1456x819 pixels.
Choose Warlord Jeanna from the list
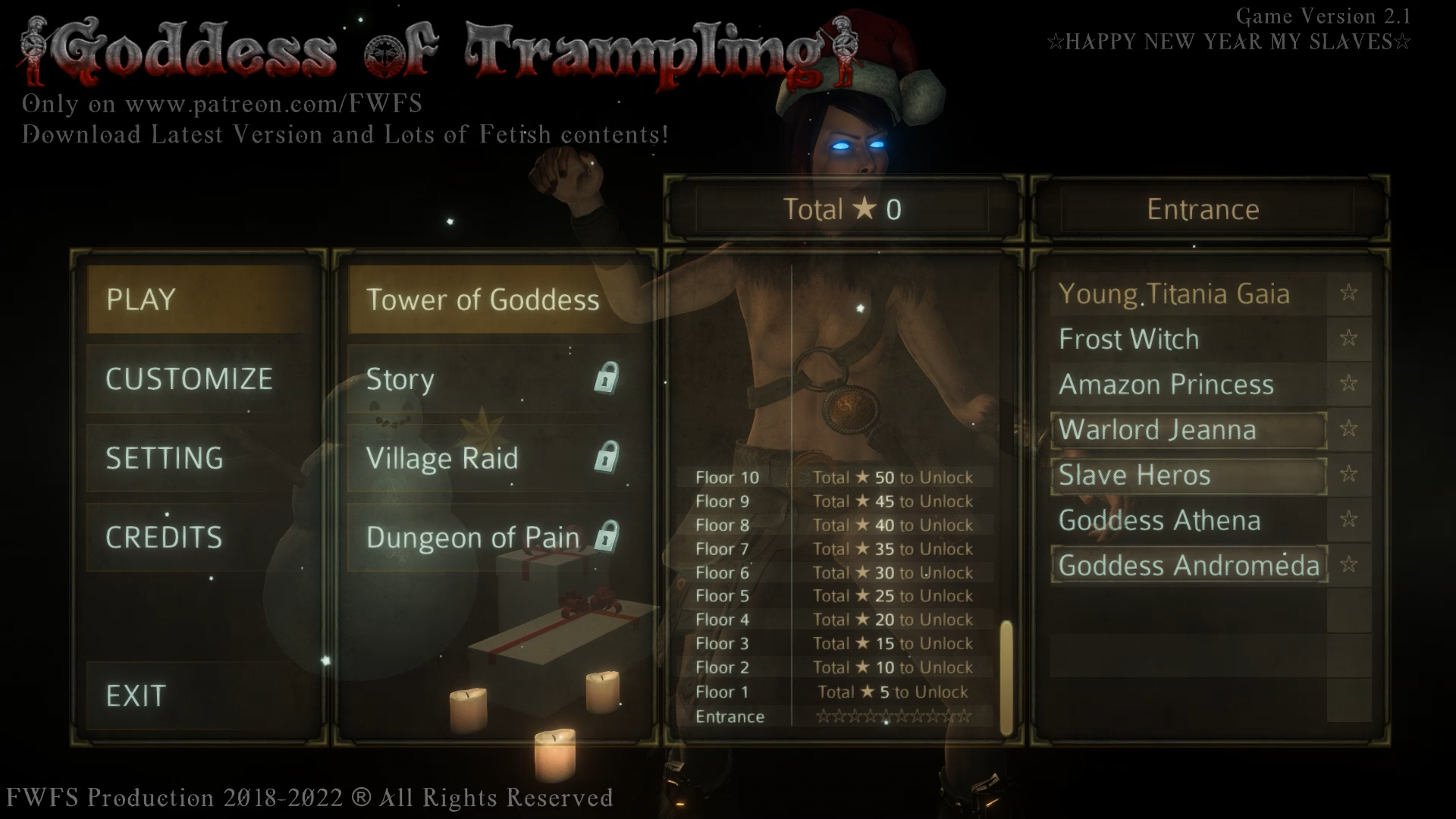1188,430
